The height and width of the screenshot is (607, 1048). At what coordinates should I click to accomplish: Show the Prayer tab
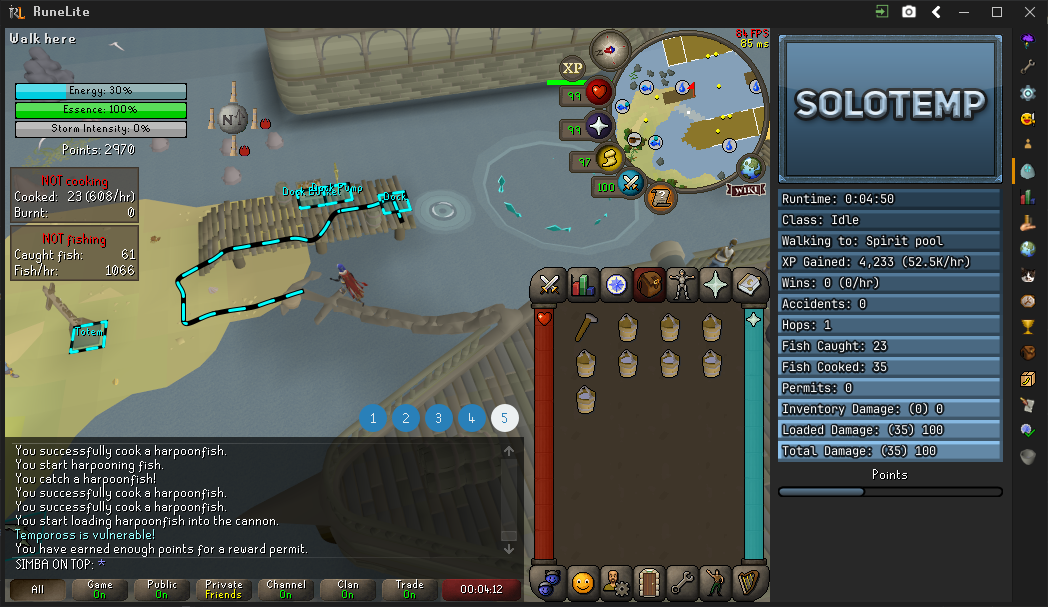[715, 285]
